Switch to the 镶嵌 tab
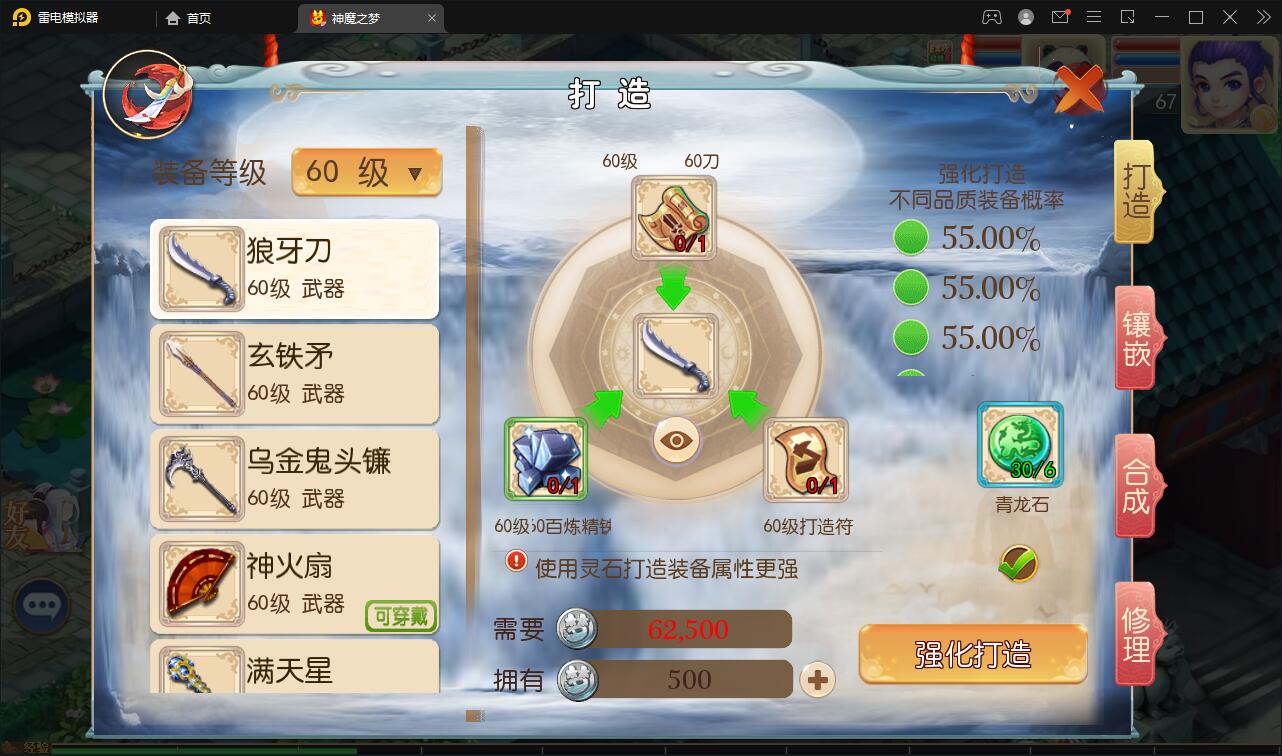 pos(1135,337)
